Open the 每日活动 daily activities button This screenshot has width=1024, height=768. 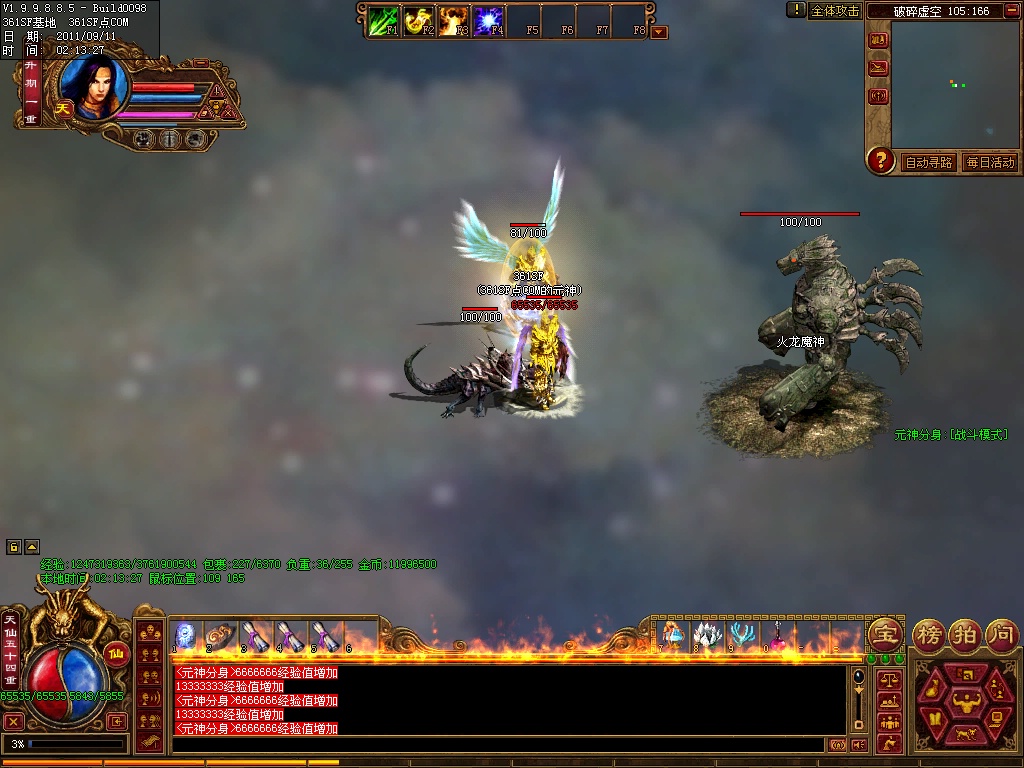pos(990,162)
